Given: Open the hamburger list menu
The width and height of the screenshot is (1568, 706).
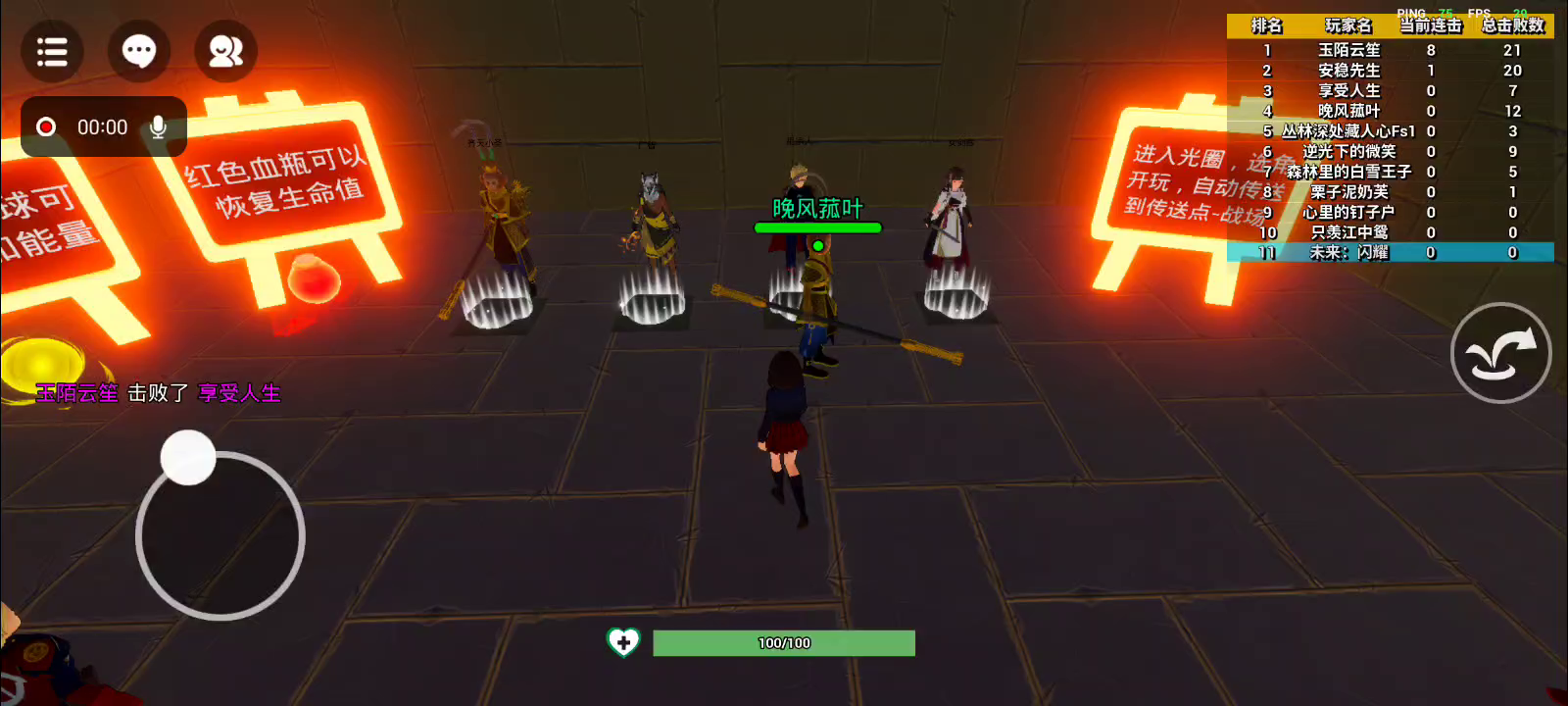Looking at the screenshot, I should point(52,51).
